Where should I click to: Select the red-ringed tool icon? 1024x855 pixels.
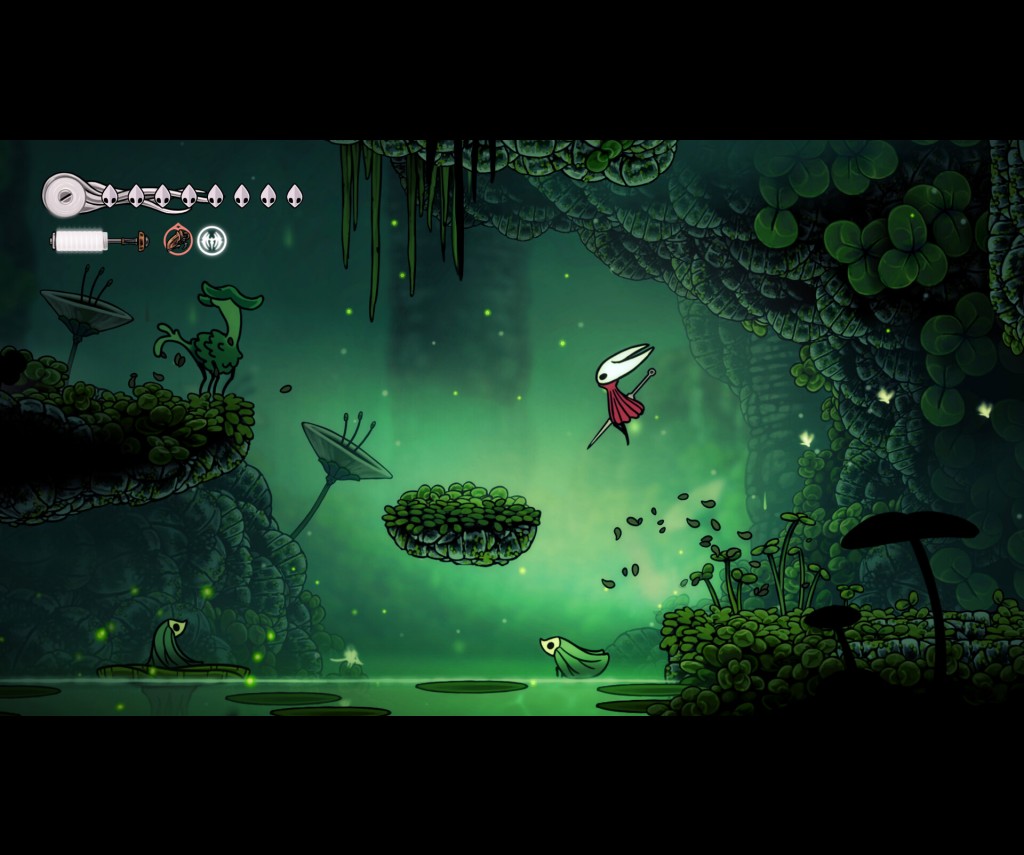178,240
